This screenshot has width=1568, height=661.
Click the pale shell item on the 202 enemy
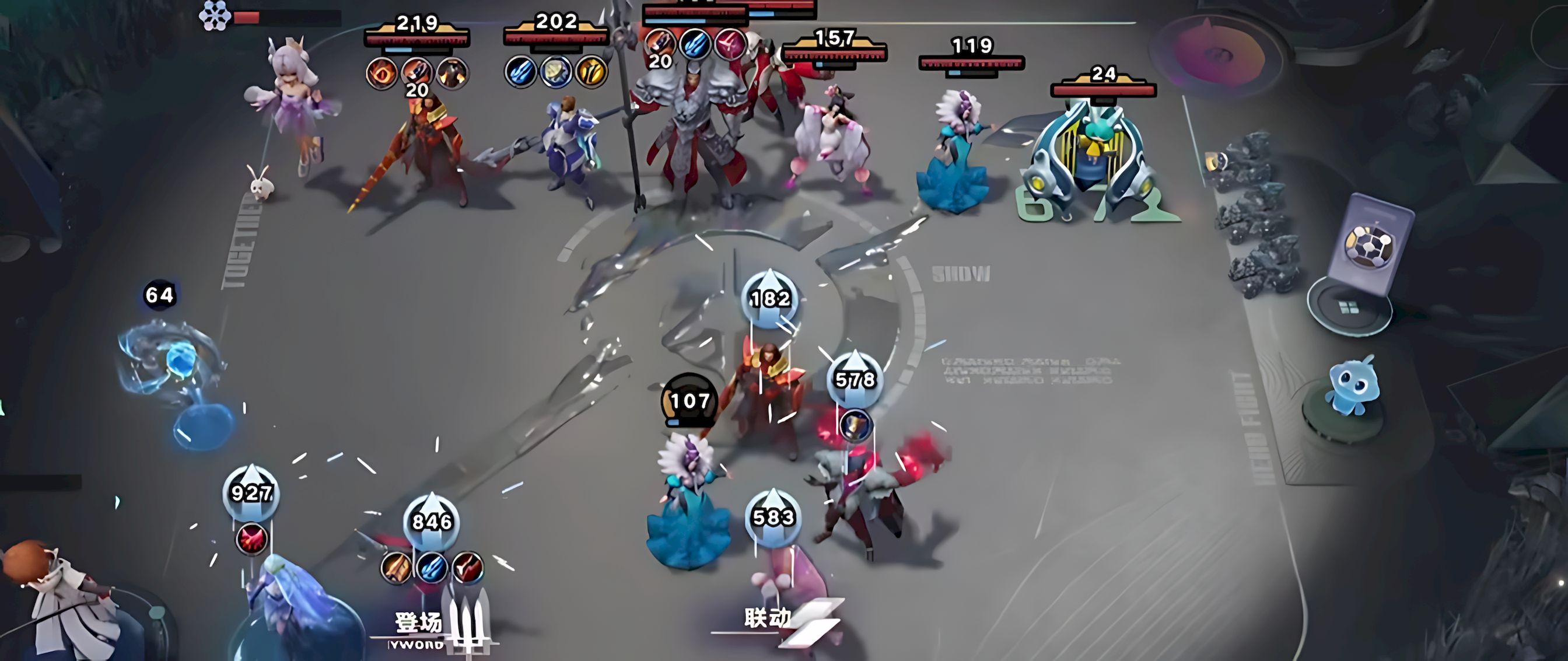[x=555, y=72]
